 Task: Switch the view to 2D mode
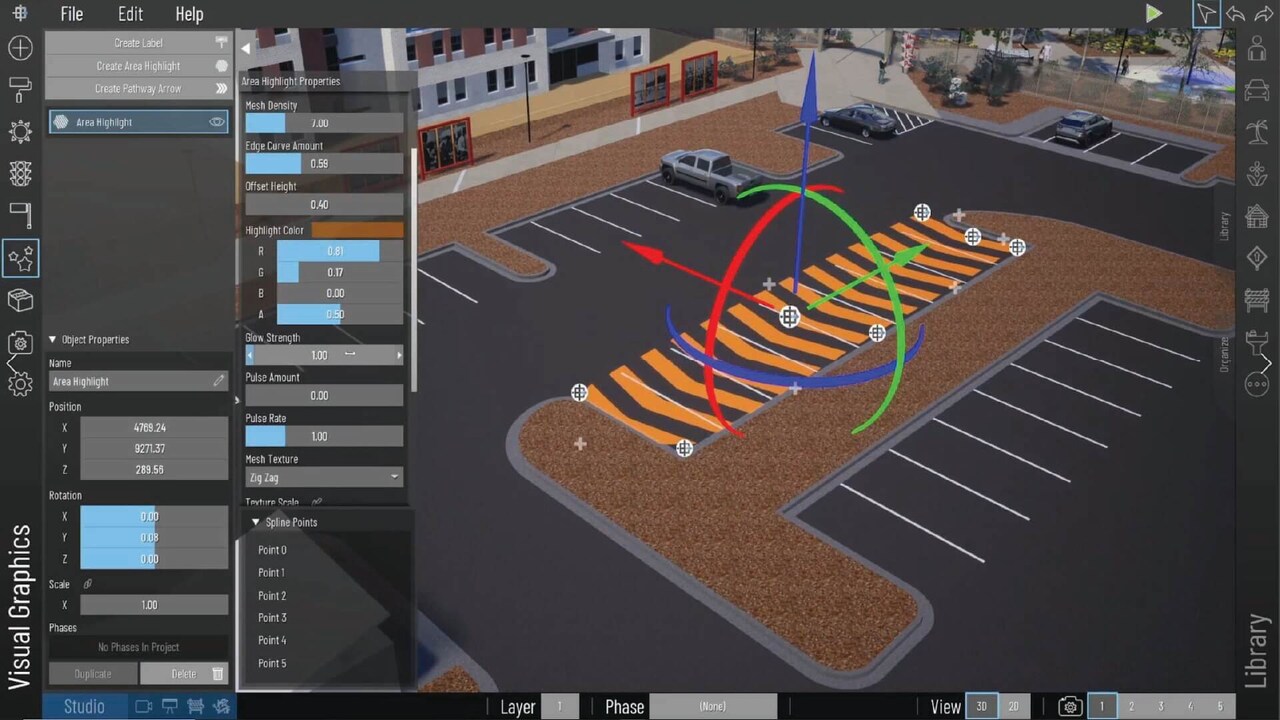(1013, 707)
